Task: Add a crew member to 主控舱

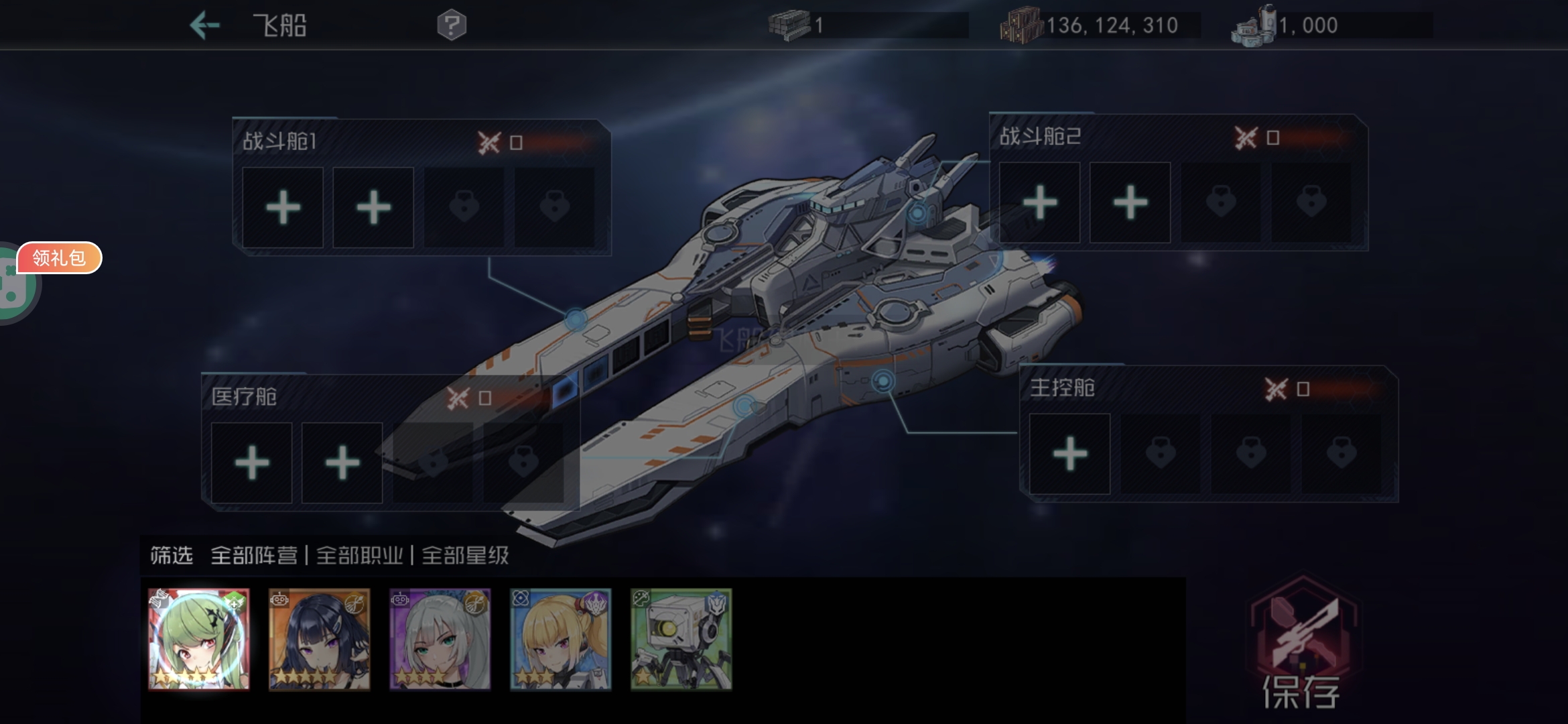Action: [x=1069, y=454]
